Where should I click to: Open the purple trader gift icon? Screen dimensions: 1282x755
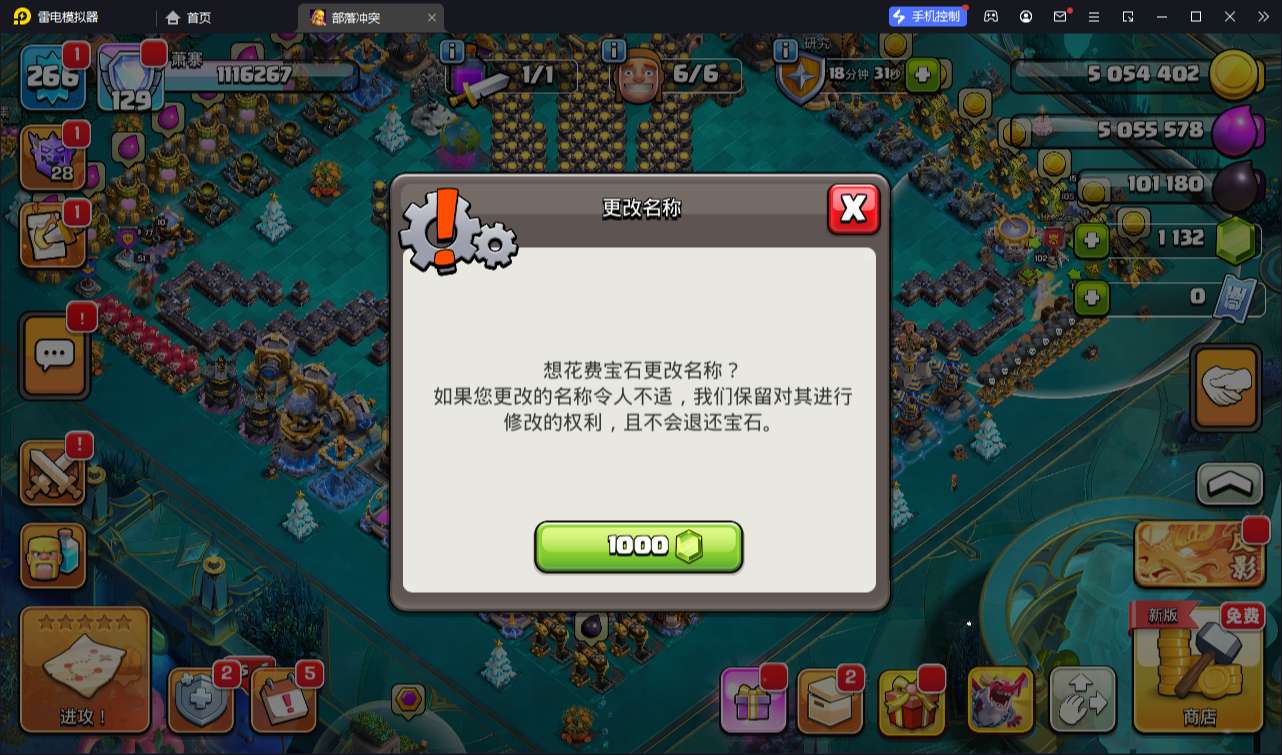coord(753,700)
